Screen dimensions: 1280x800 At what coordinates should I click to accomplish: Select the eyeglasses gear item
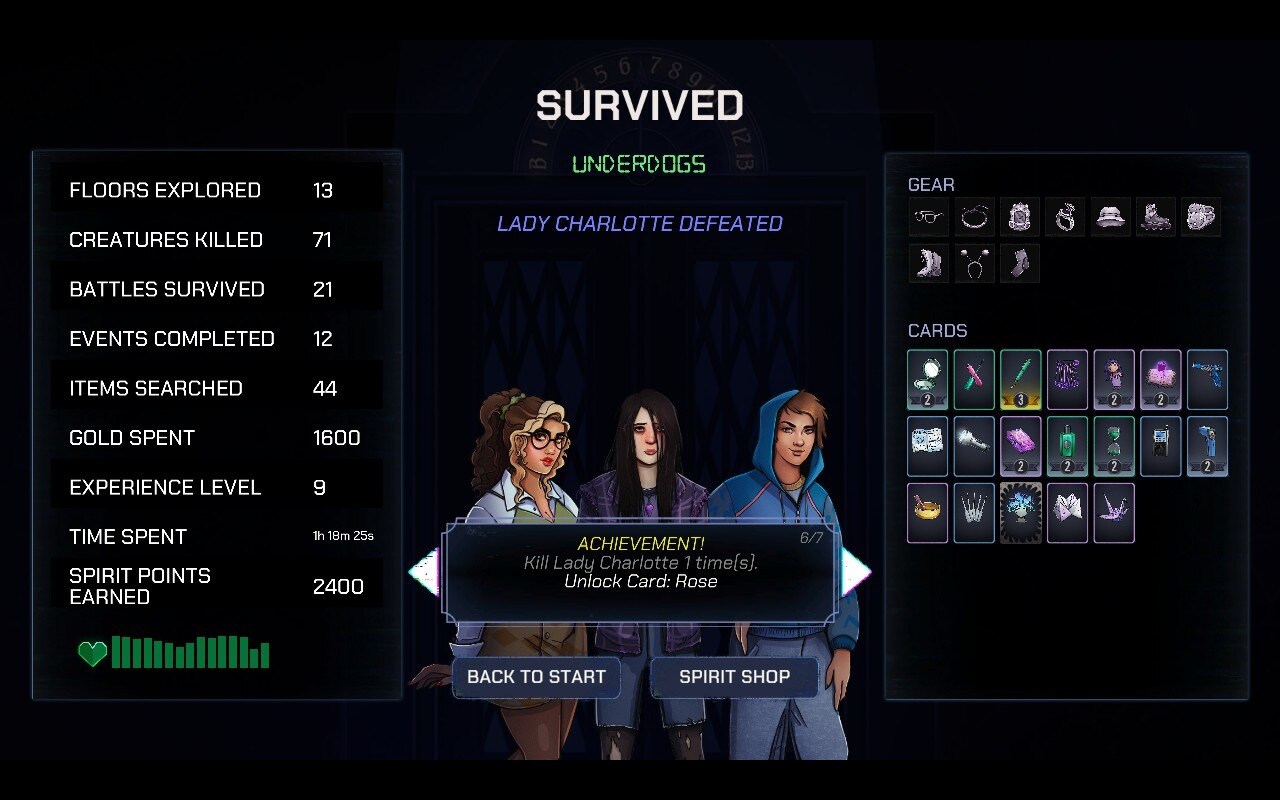tap(928, 217)
